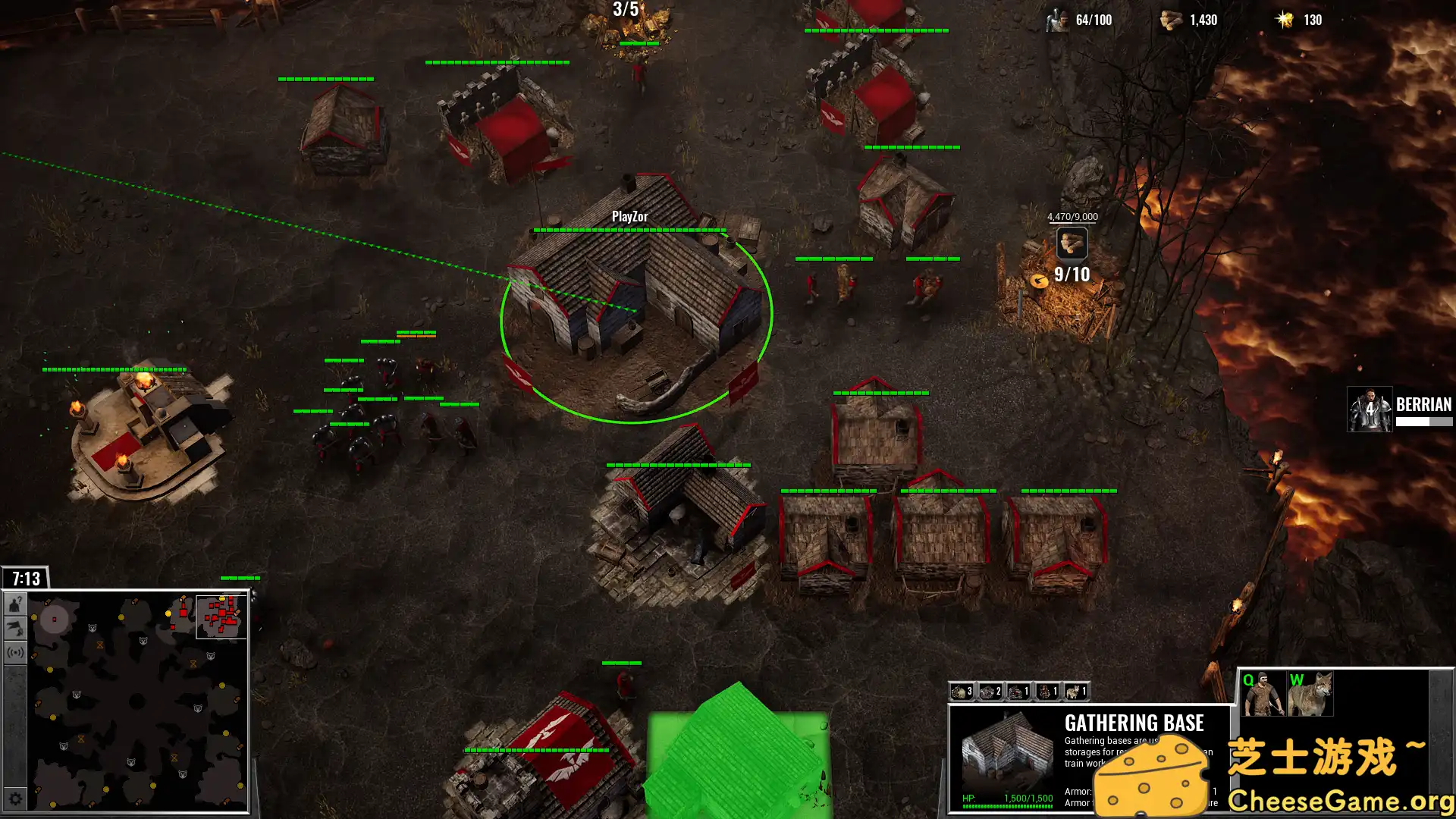Click the wolf icon in the production queue
1456x819 pixels.
(x=1076, y=692)
